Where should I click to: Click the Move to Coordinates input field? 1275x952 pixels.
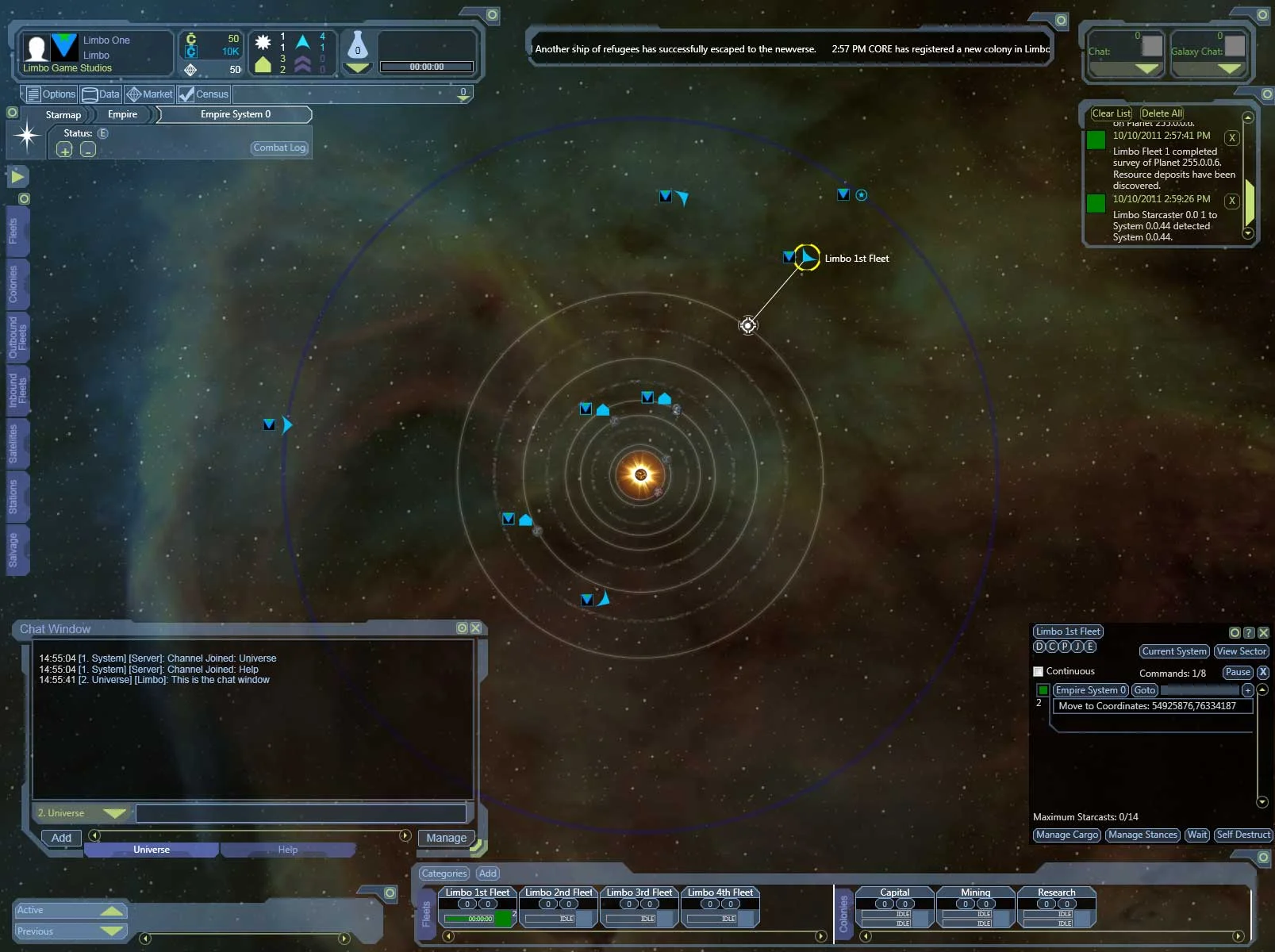[1152, 706]
